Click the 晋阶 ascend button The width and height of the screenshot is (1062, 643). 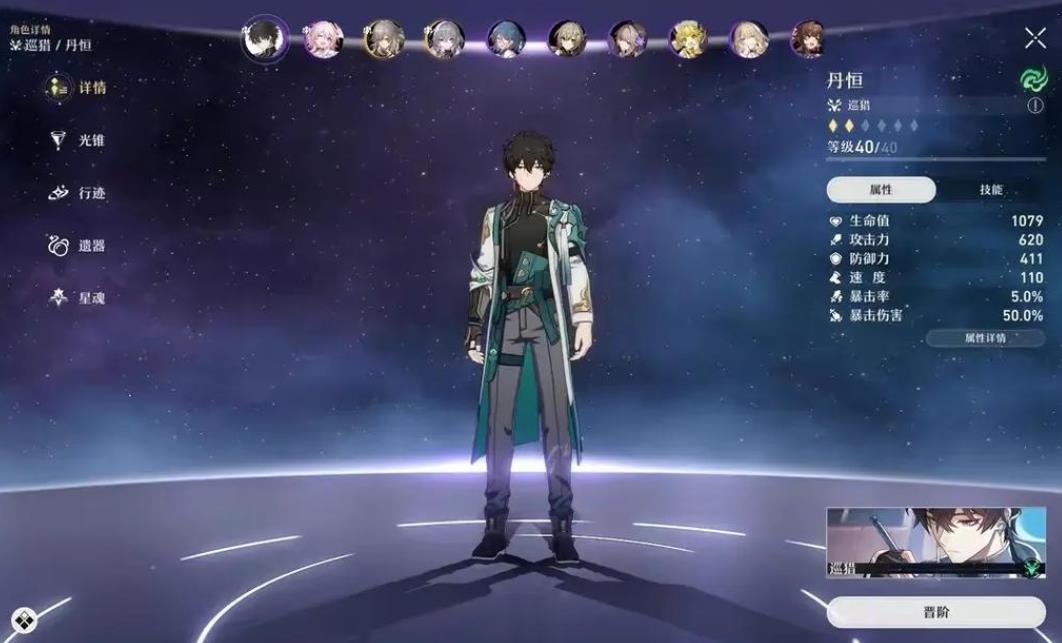point(935,612)
